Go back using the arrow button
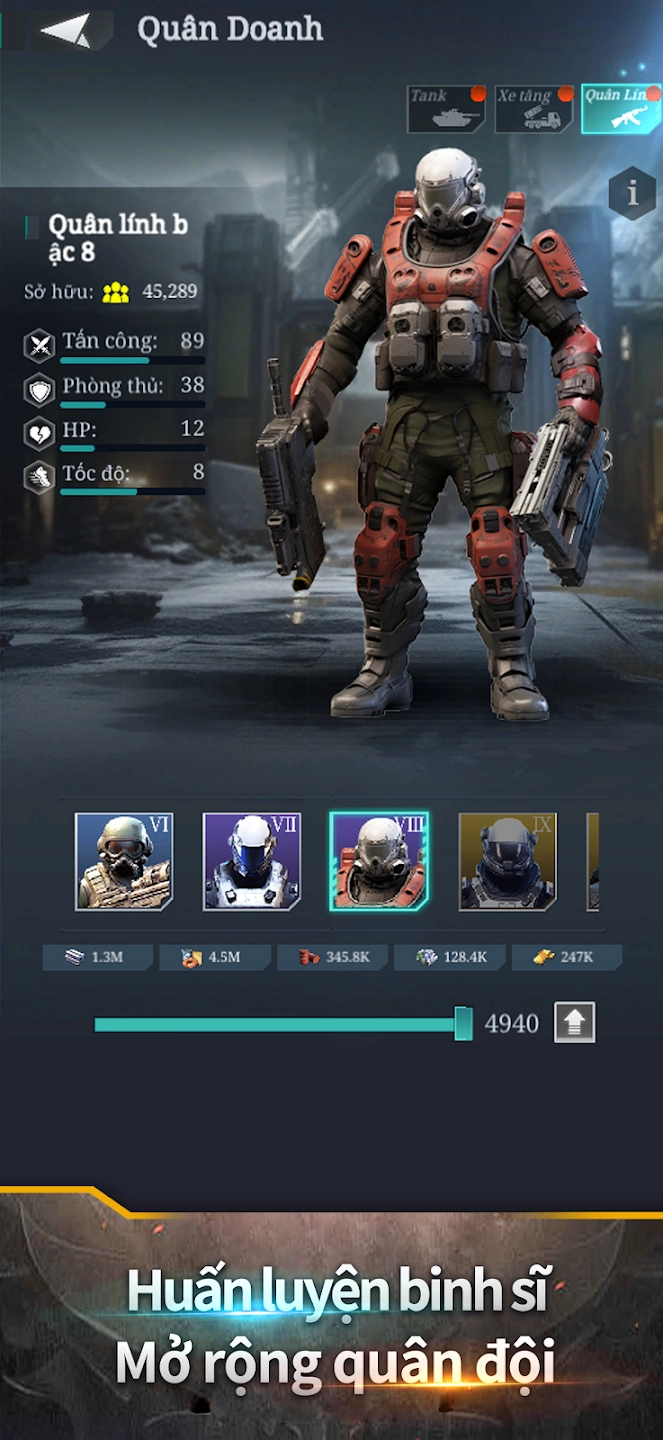 [x=66, y=31]
